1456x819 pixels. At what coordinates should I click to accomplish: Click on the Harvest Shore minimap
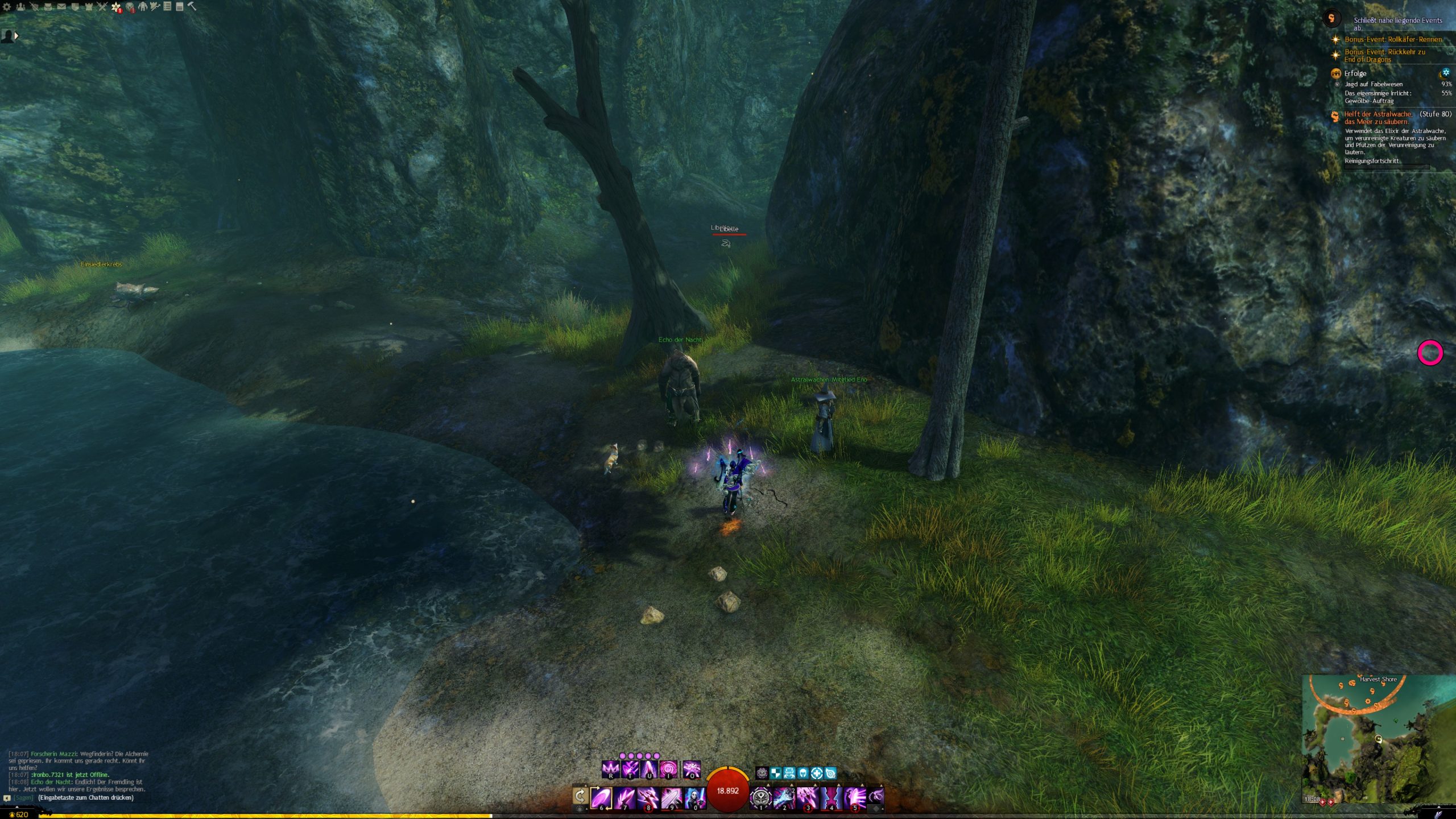click(x=1376, y=739)
